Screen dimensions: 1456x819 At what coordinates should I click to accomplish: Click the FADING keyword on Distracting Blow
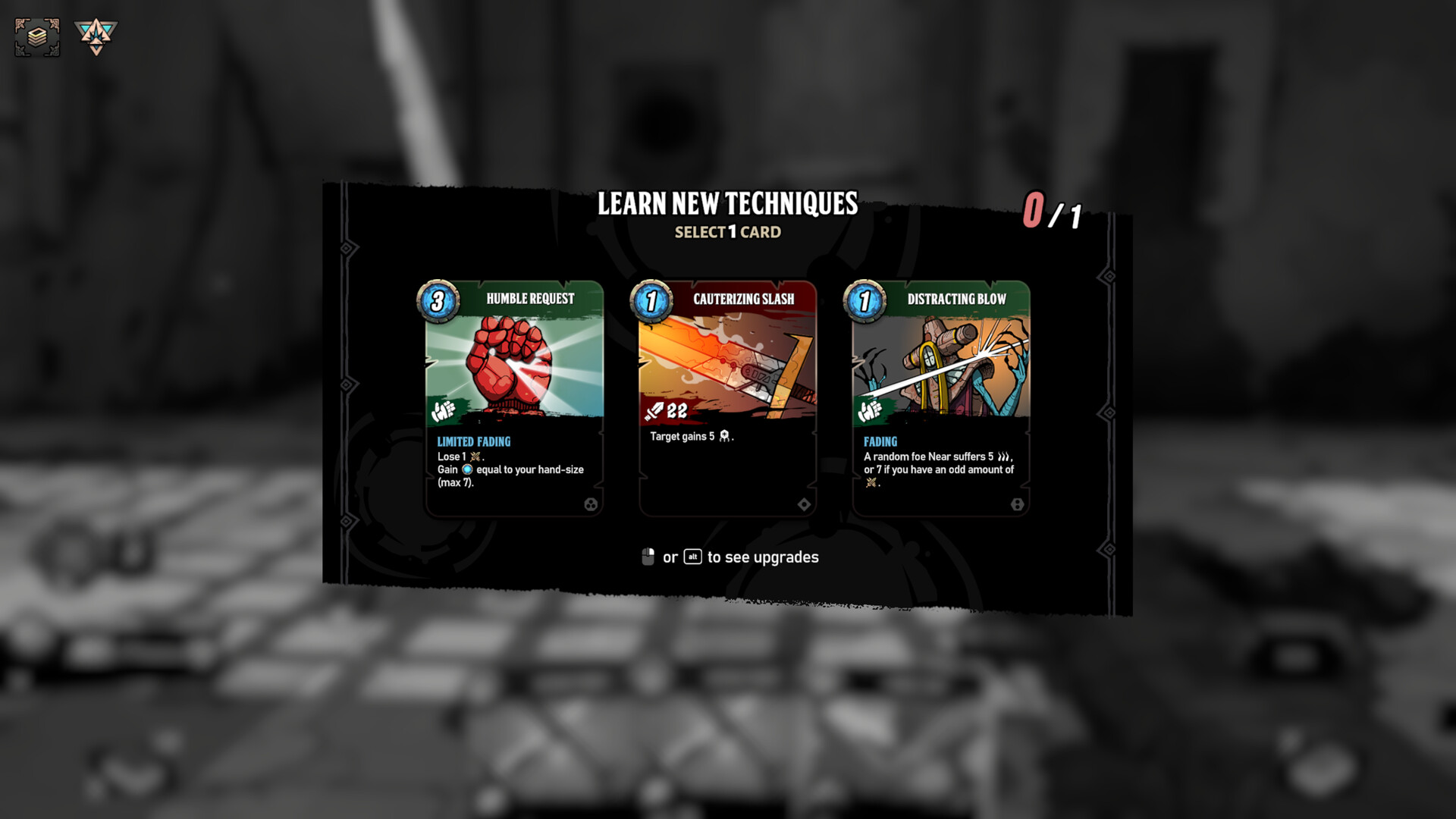[880, 441]
